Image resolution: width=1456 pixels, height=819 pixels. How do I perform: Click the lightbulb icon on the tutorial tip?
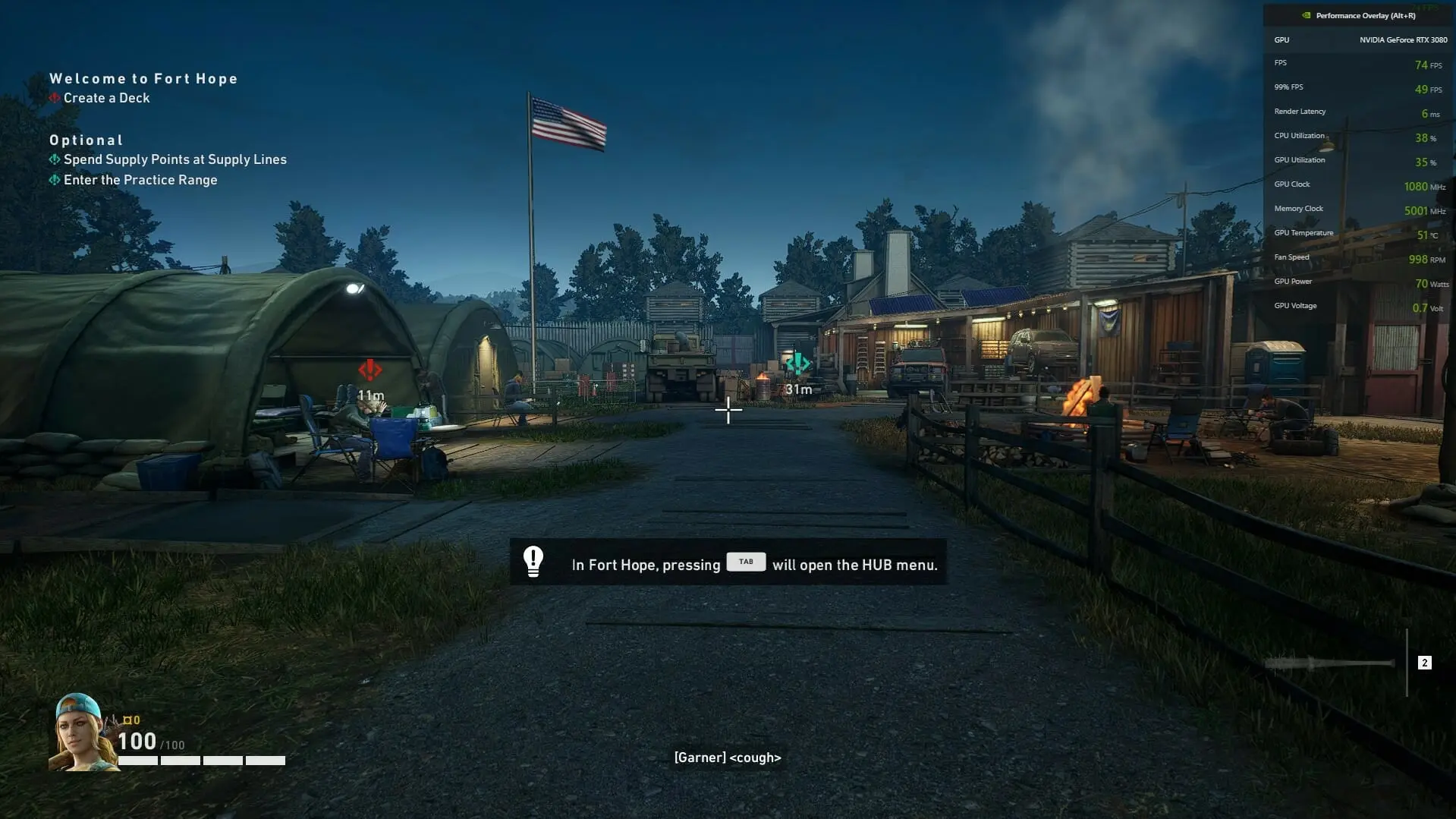click(x=533, y=562)
